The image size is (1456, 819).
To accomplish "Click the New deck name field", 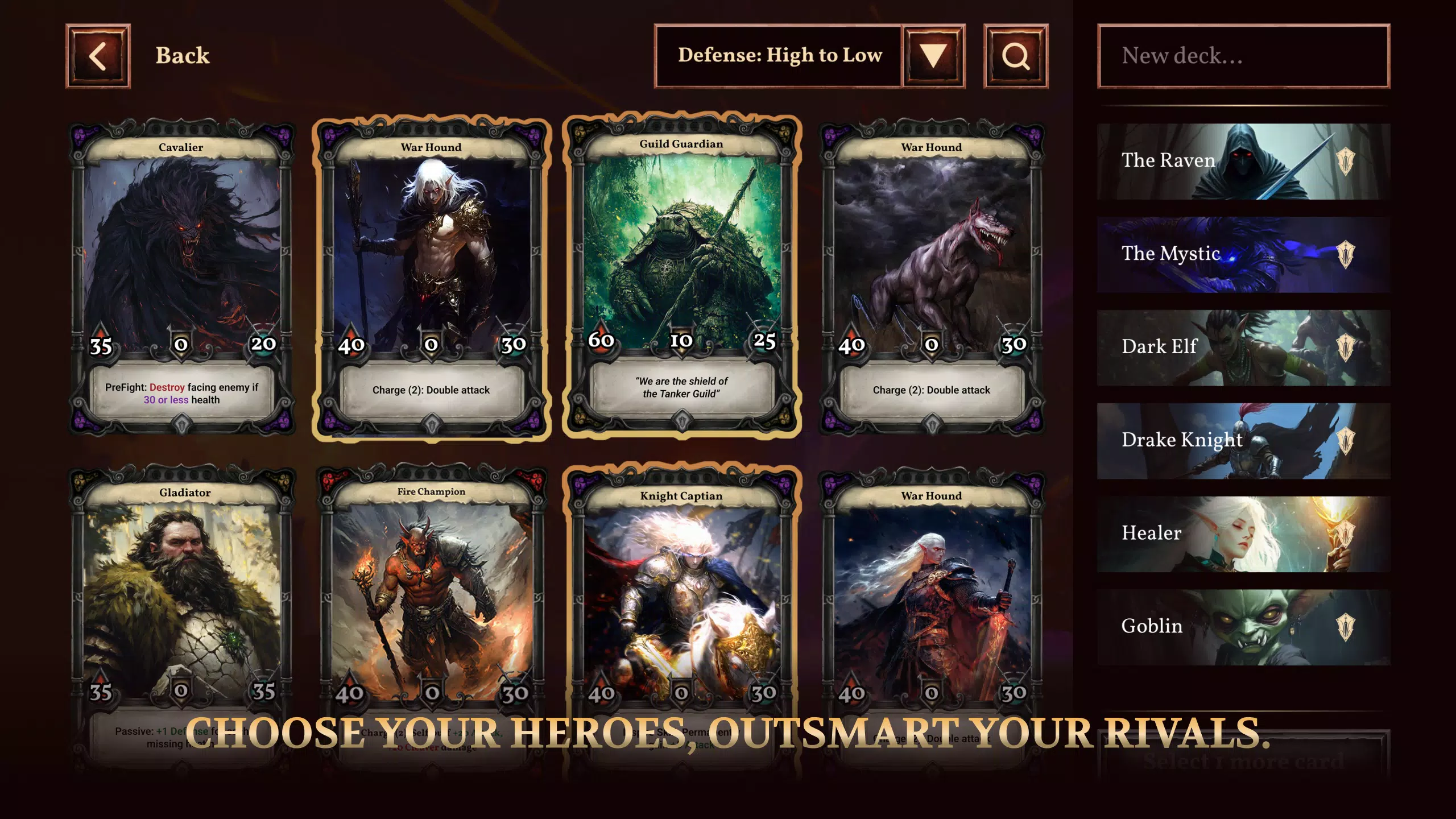I will pos(1243,56).
